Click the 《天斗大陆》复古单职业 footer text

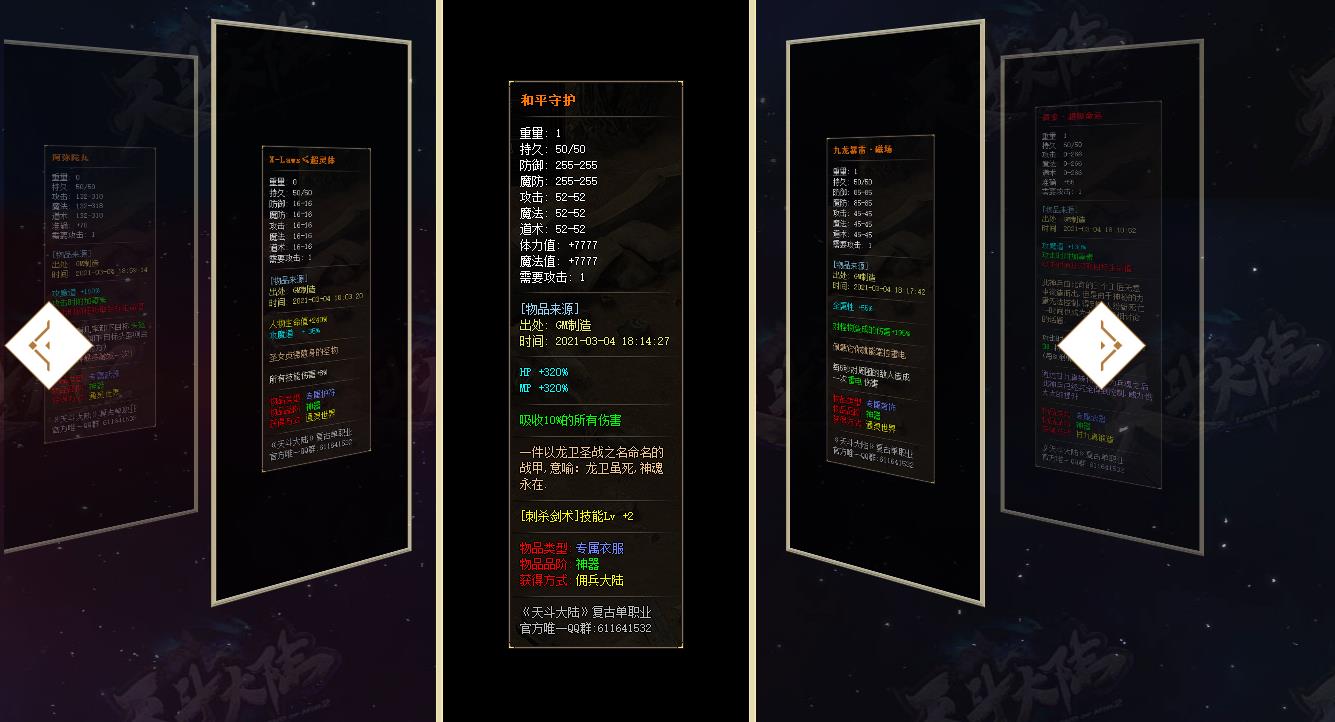pos(587,612)
